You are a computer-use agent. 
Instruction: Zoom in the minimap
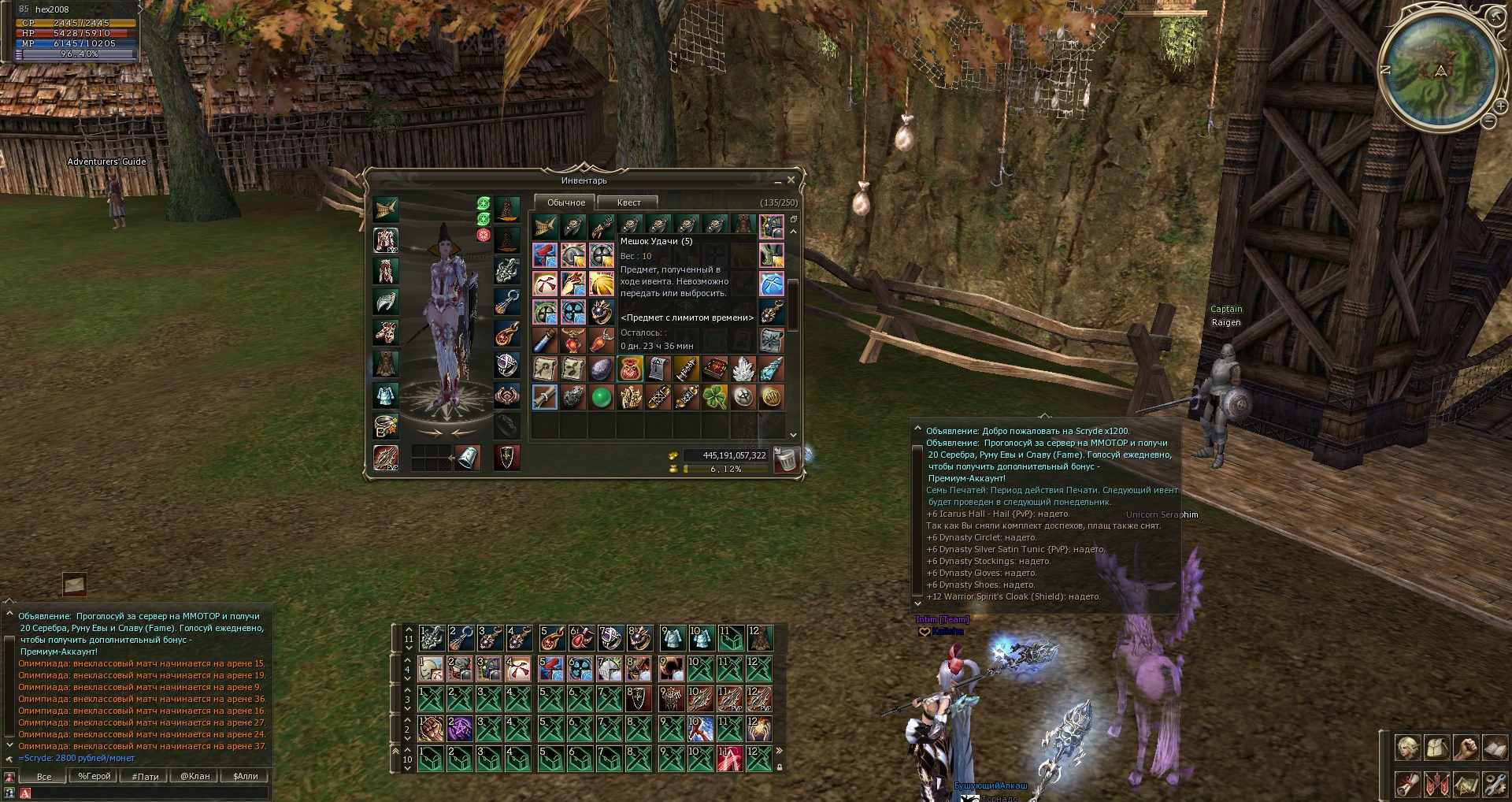pos(1501,106)
